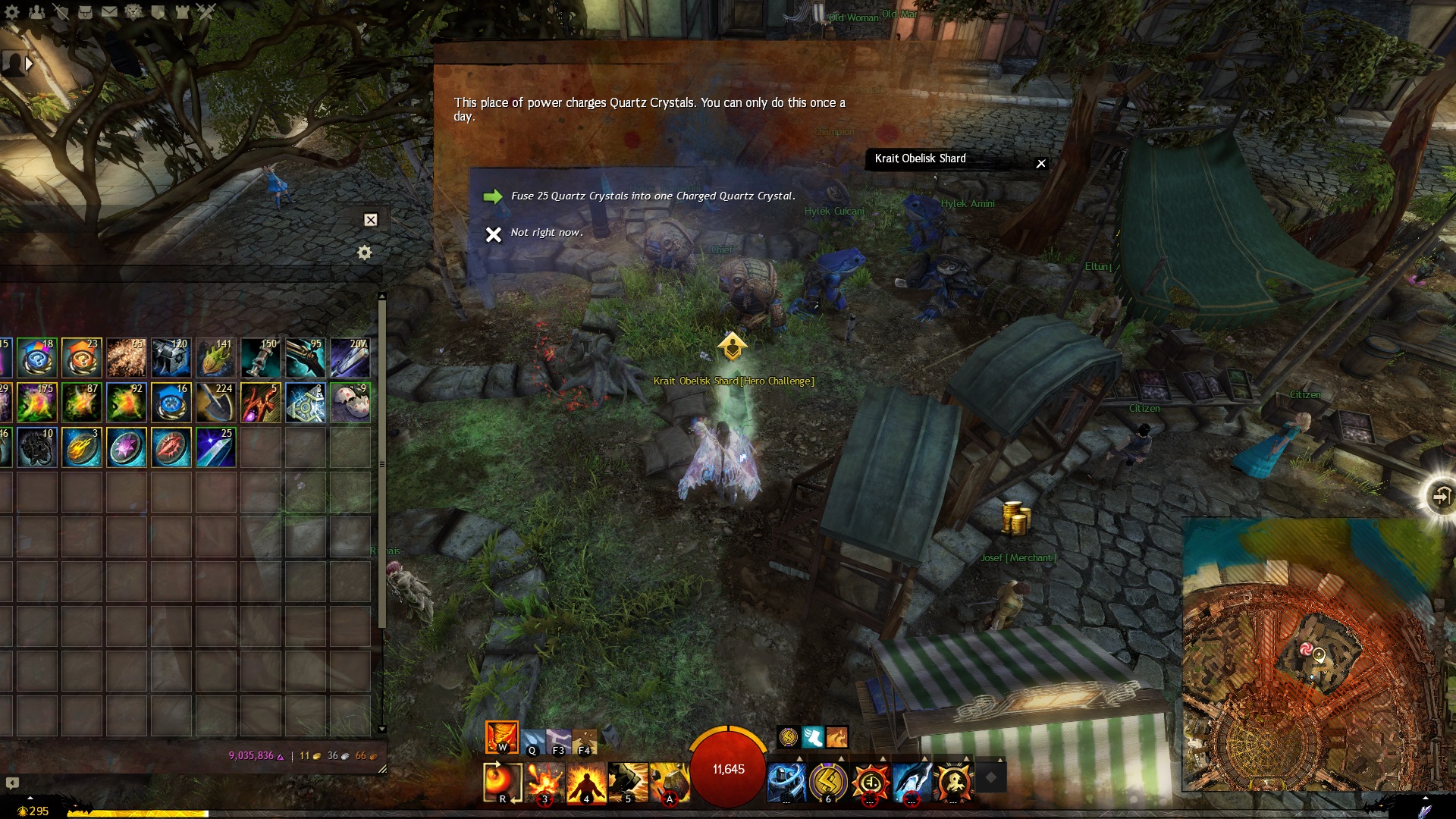Select the Quartz Crystal stack of 25
This screenshot has width=1456, height=819.
(216, 447)
